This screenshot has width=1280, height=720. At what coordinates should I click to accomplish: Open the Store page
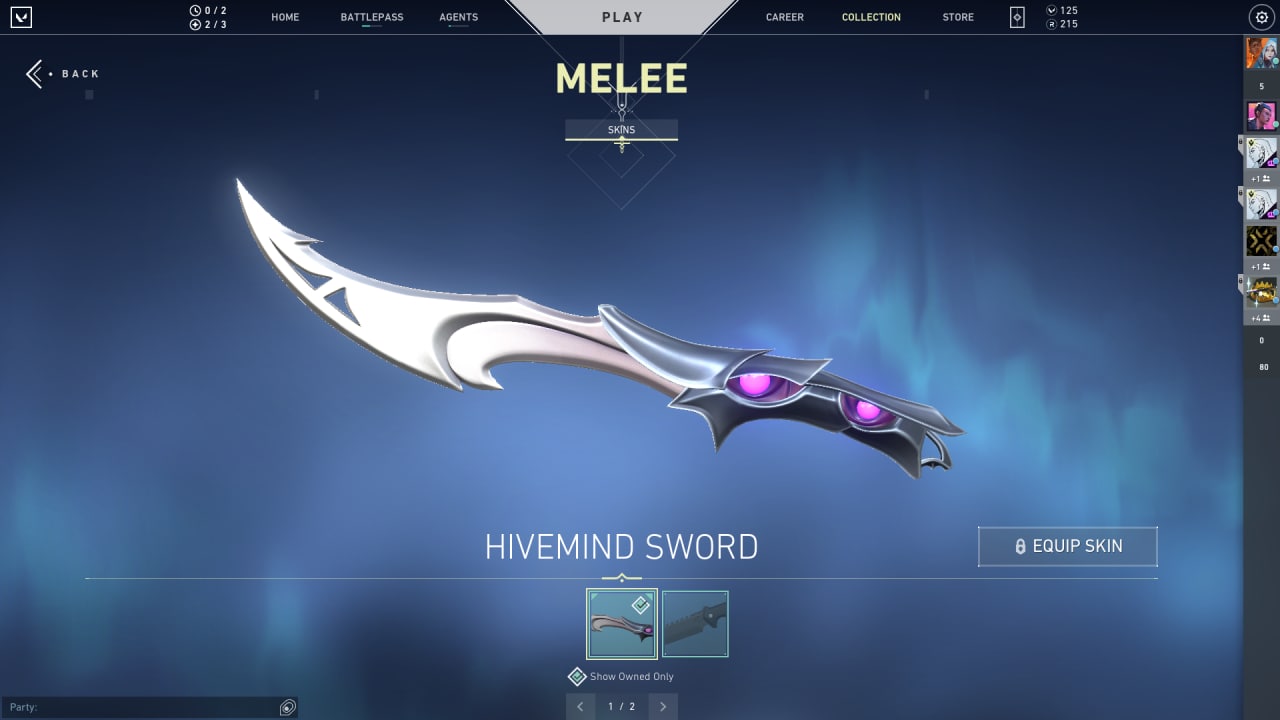click(x=957, y=17)
